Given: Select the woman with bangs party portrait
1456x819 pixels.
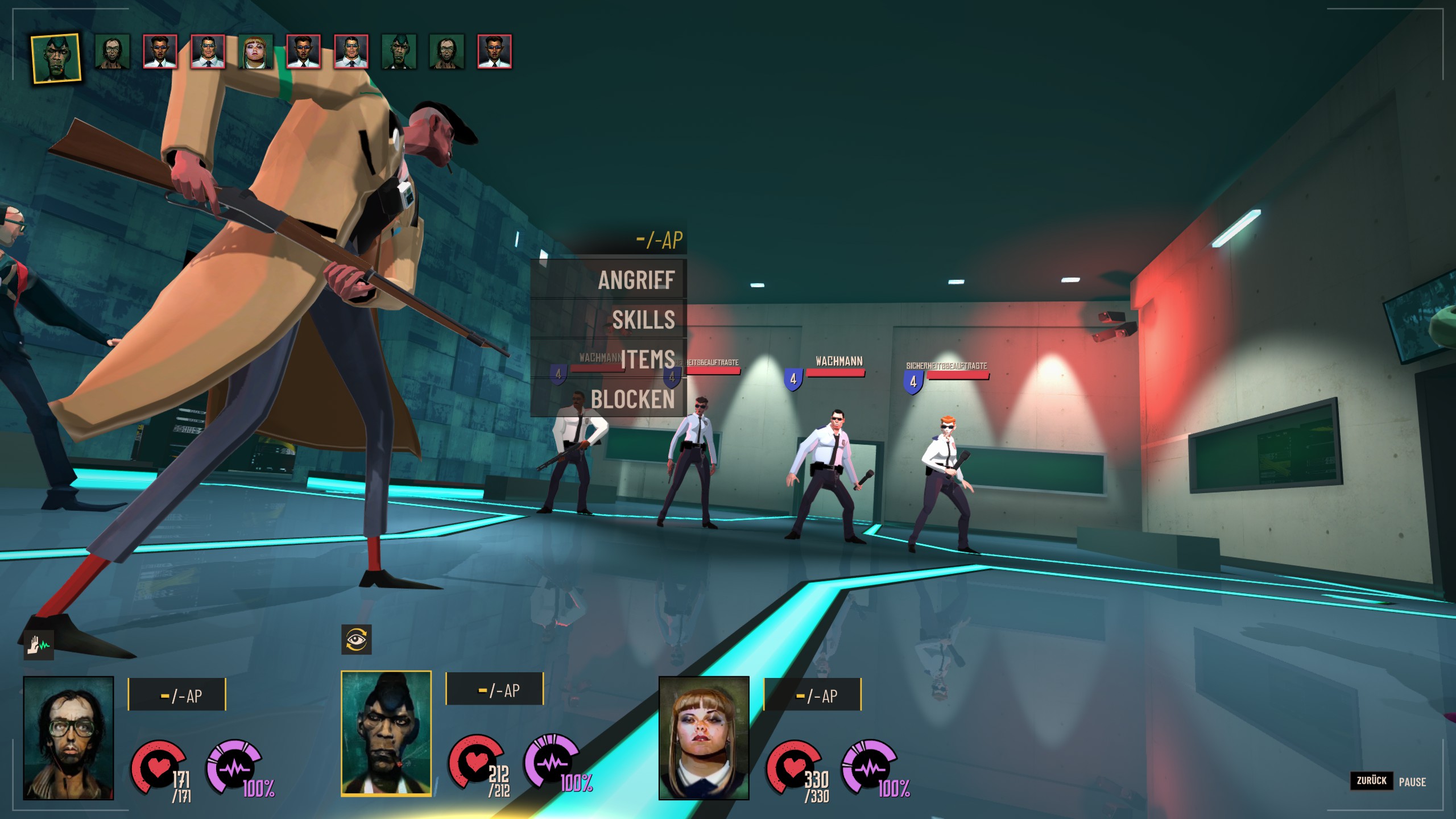Looking at the screenshot, I should 704,738.
